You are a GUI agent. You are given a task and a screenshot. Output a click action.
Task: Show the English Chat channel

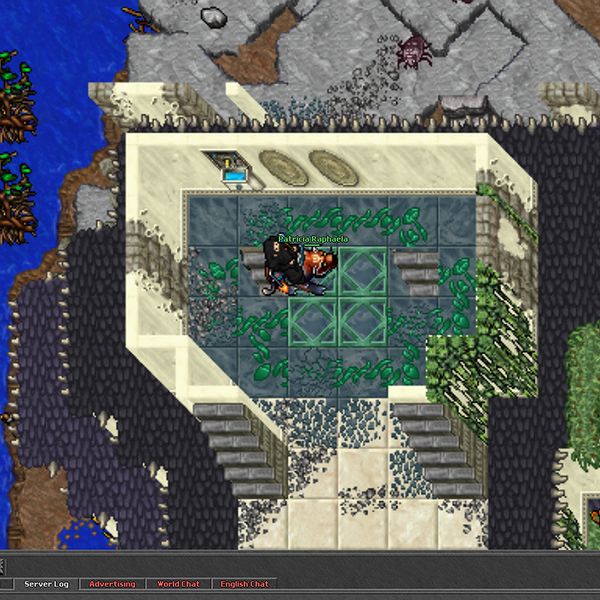(244, 584)
